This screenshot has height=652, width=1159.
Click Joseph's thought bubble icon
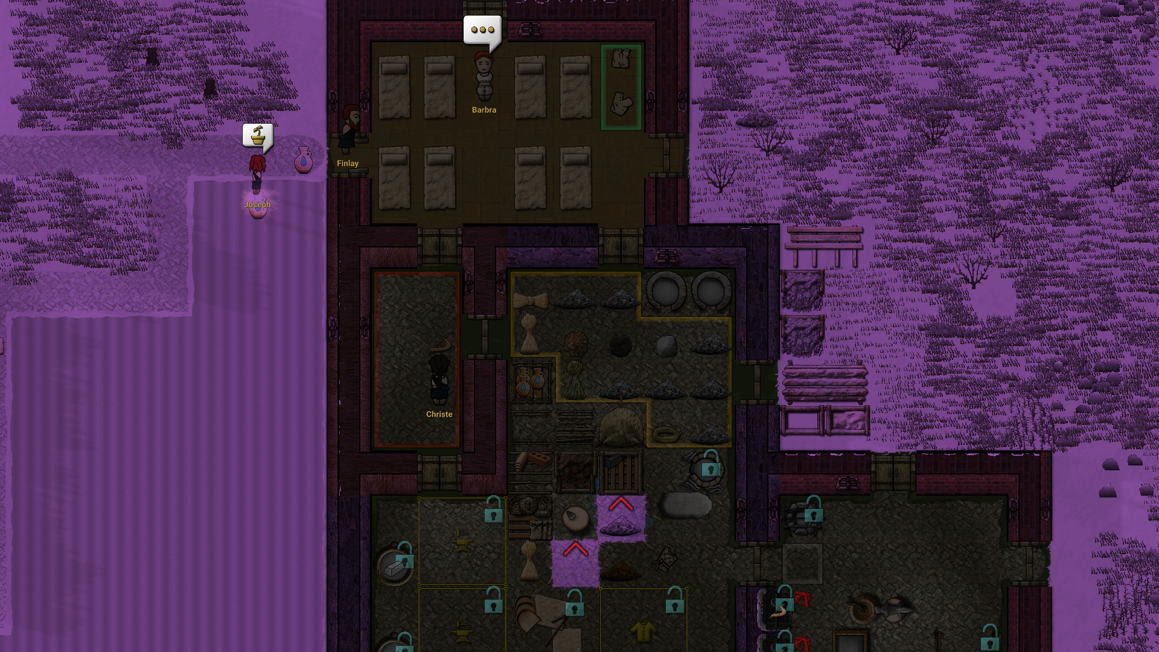258,135
